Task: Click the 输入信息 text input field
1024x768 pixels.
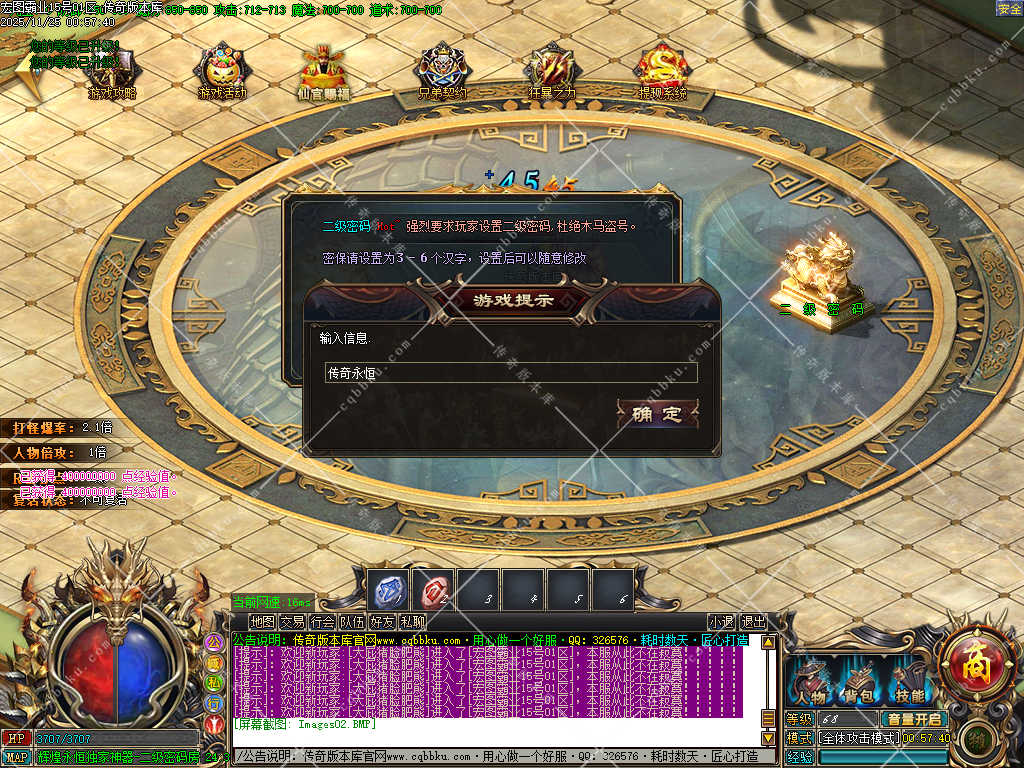Action: (510, 373)
